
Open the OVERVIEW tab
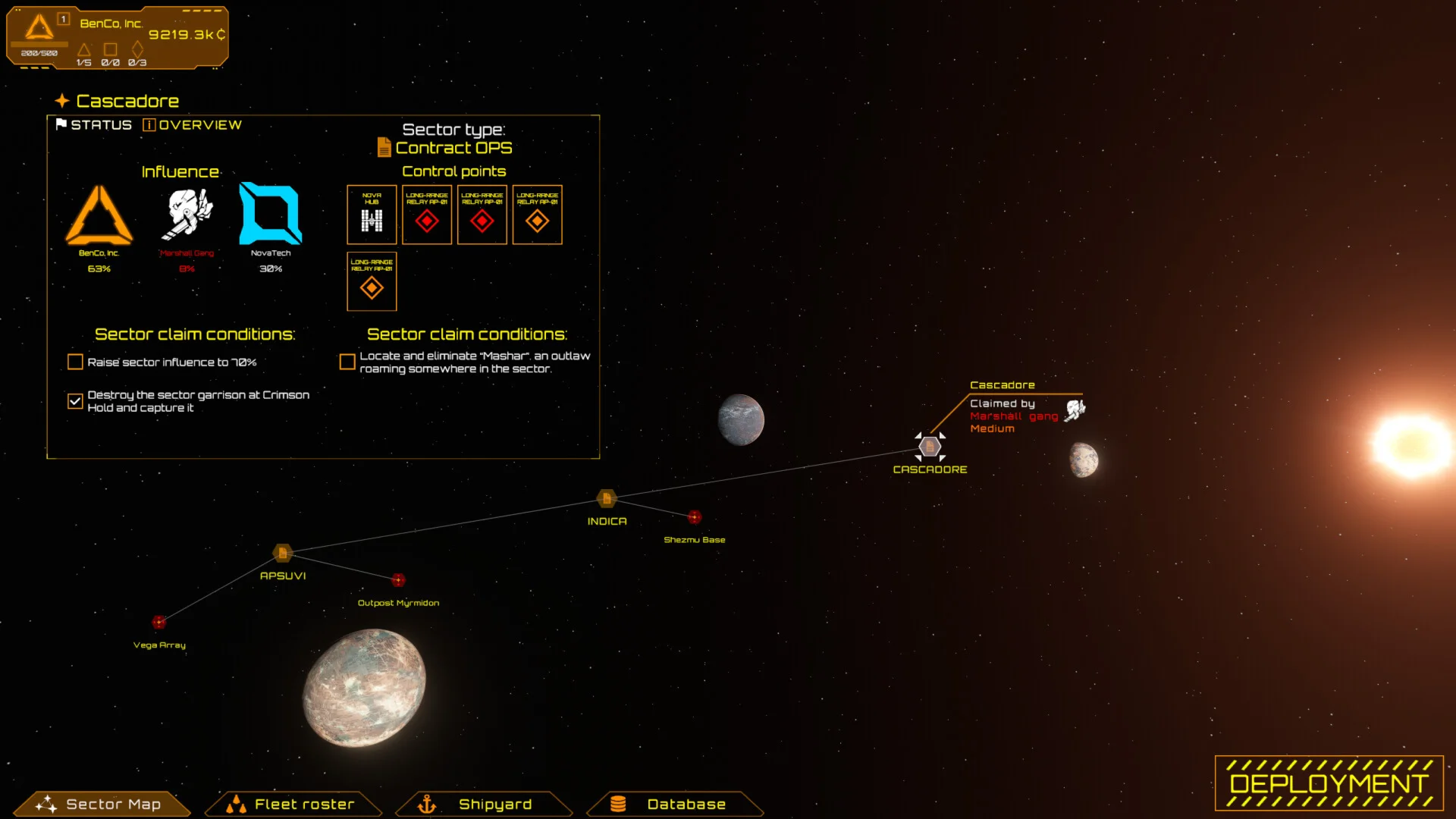[x=193, y=125]
